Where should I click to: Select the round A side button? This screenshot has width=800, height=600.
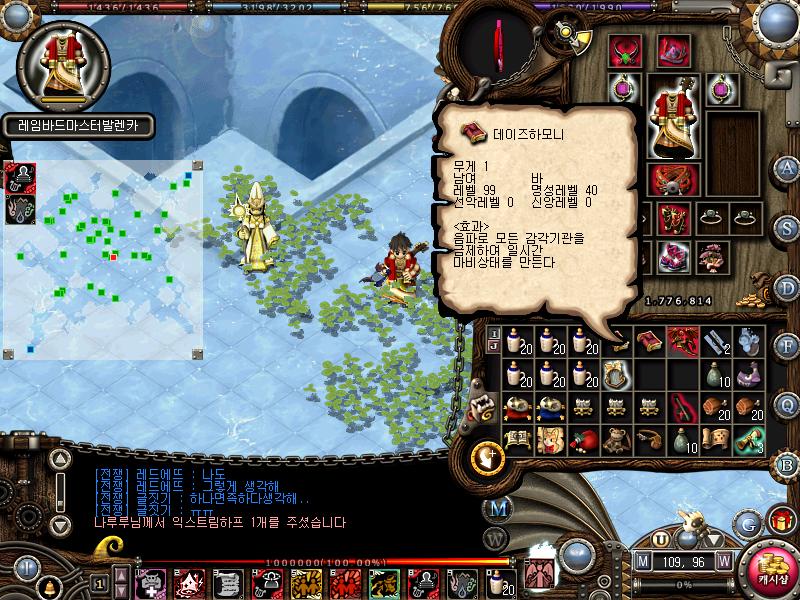[x=787, y=167]
